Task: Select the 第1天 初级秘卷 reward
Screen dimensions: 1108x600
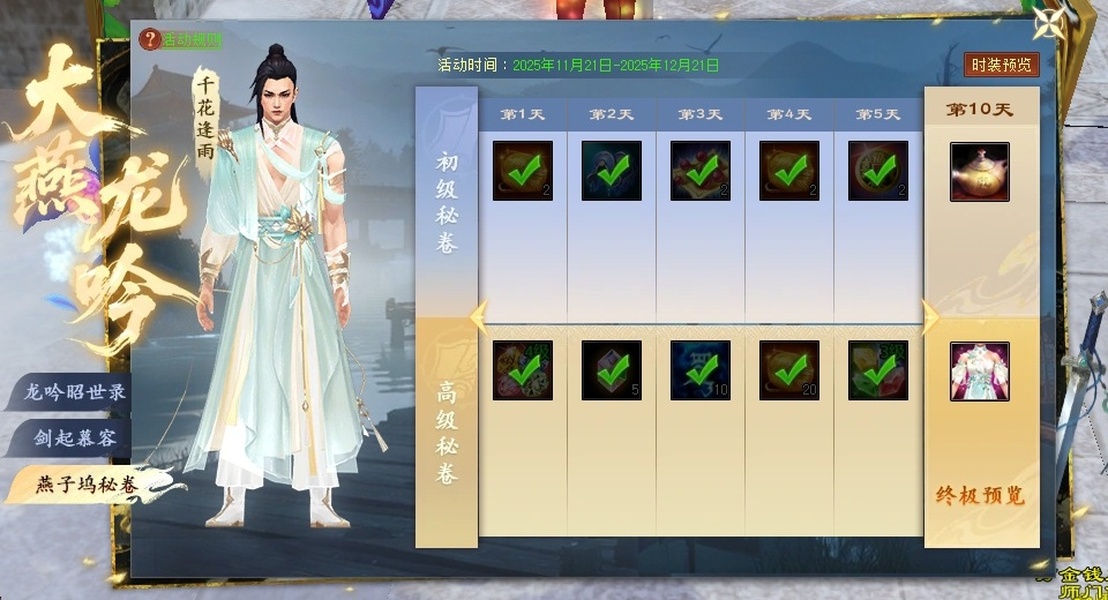Action: click(x=523, y=171)
